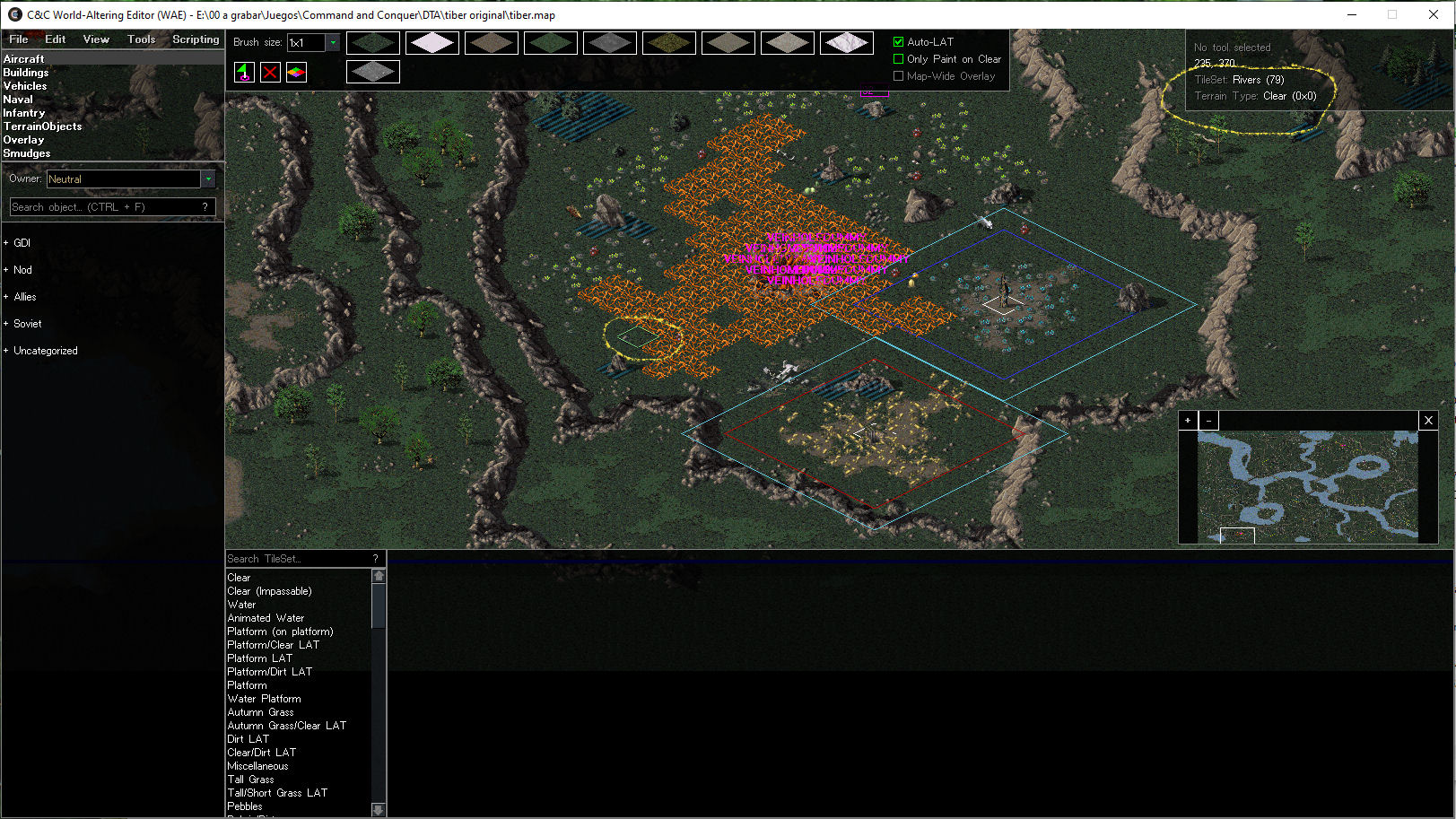The height and width of the screenshot is (819, 1456).
Task: Minimize the editor window
Action: click(x=1351, y=14)
